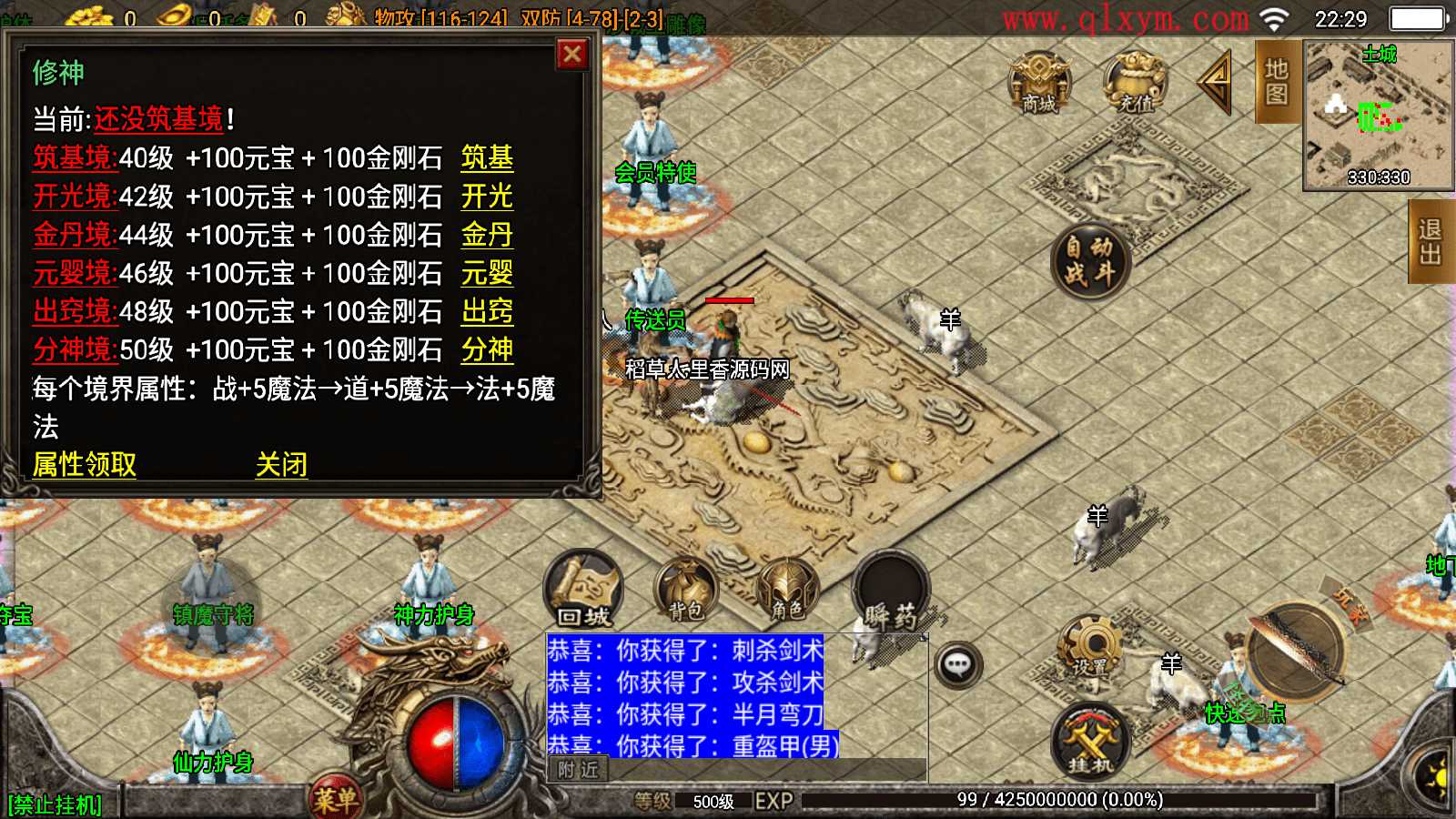
Task: Click 属性领取 to claim attributes
Action: click(x=83, y=465)
